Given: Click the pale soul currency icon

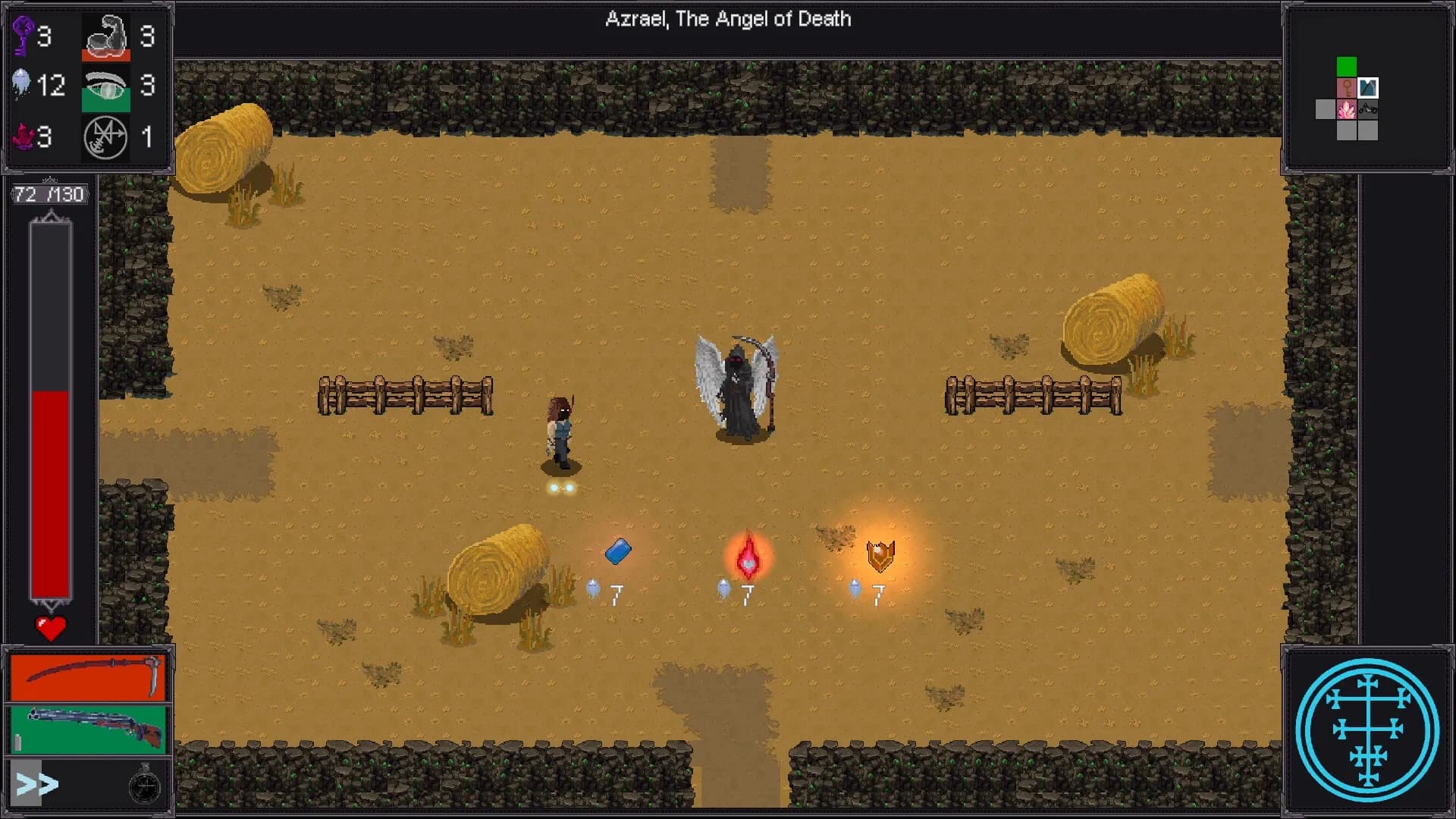Looking at the screenshot, I should (22, 83).
